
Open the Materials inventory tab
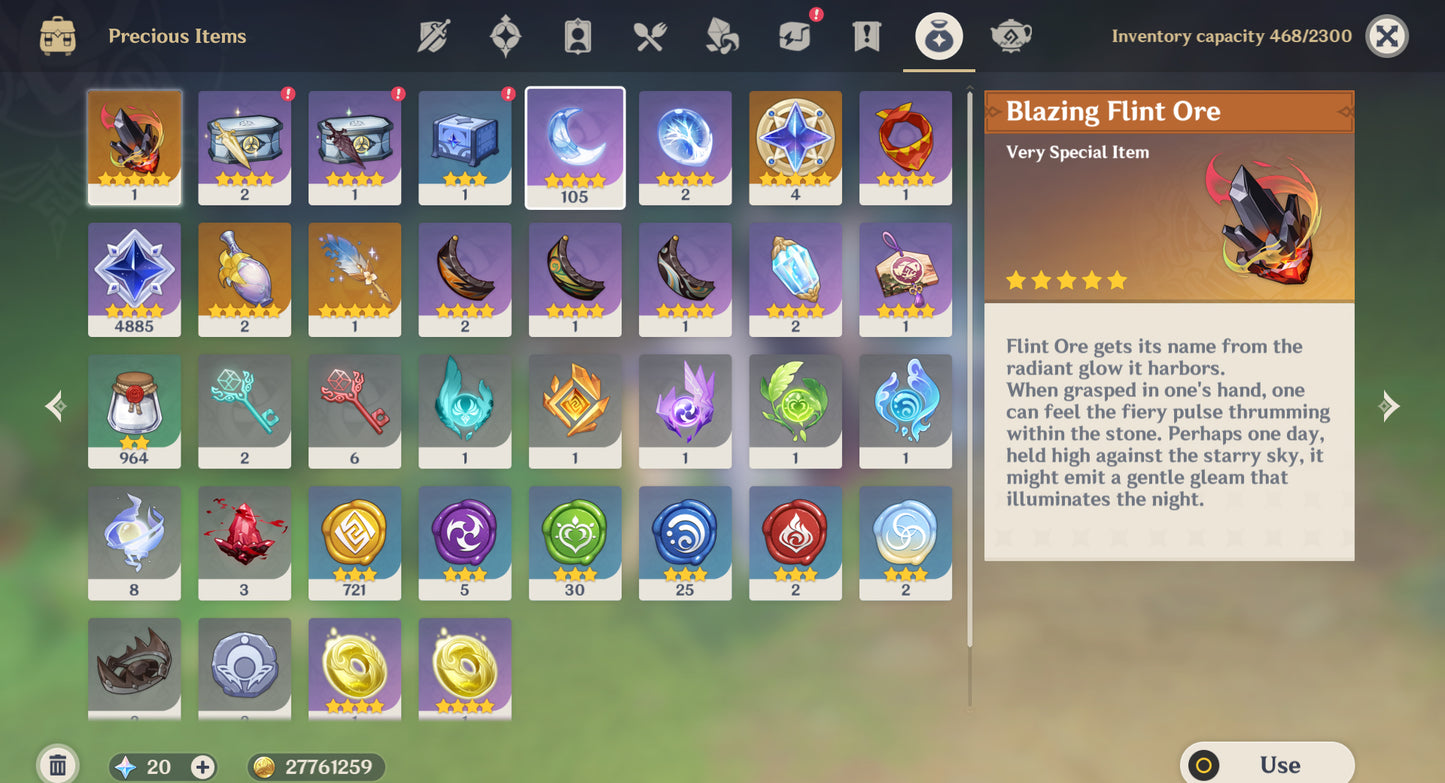click(x=722, y=35)
